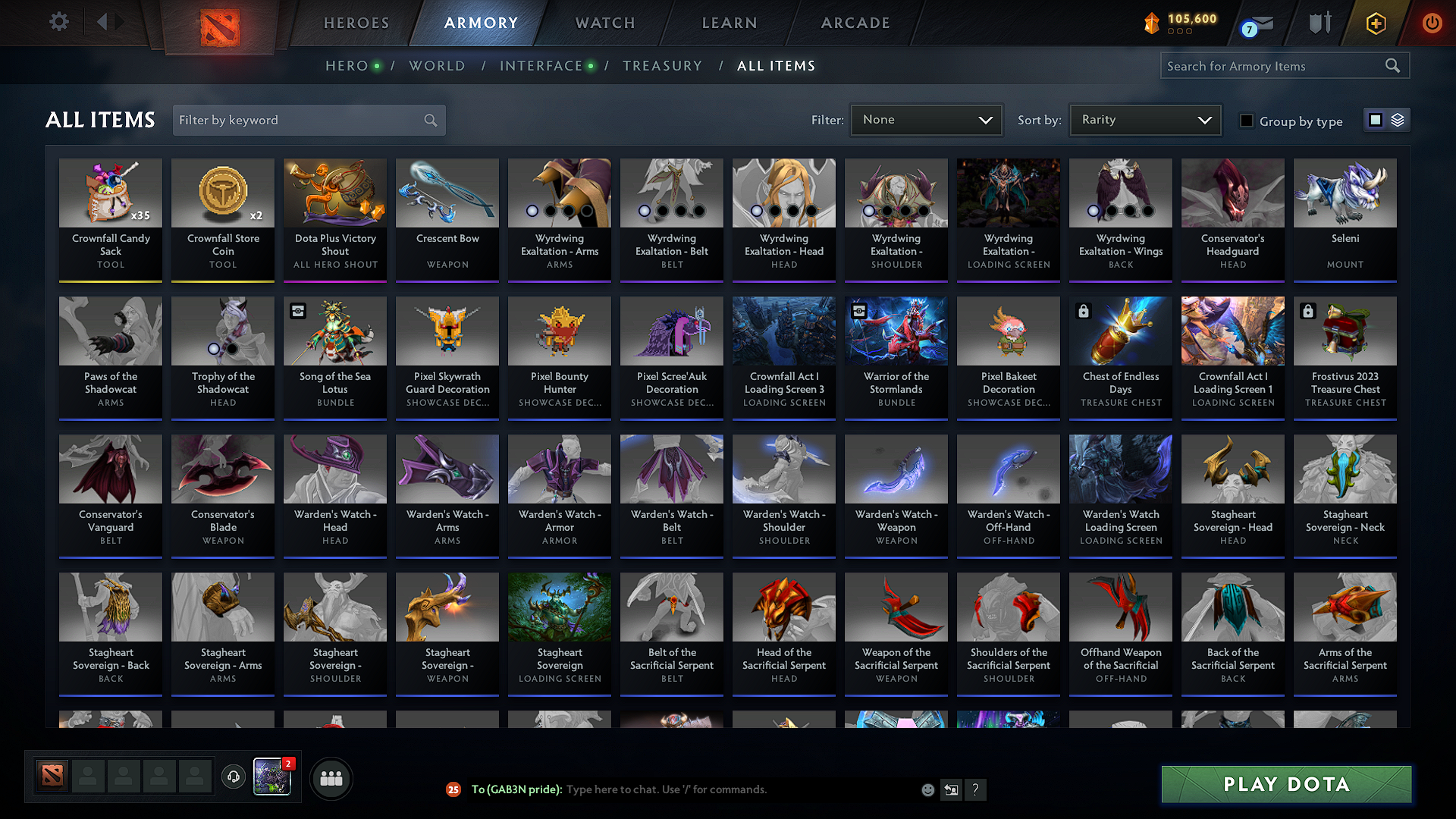
Task: Open the mail inbox with 7 notifications
Action: click(x=1251, y=23)
